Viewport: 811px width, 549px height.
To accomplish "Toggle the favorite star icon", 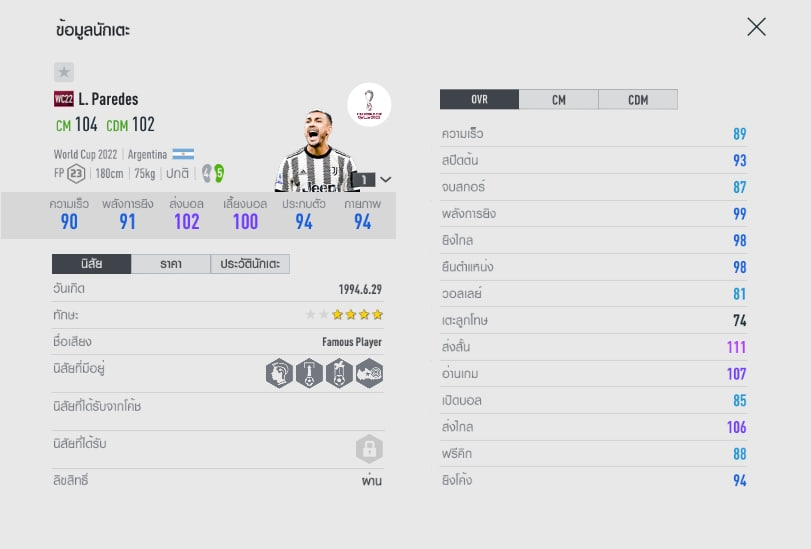I will pyautogui.click(x=64, y=72).
